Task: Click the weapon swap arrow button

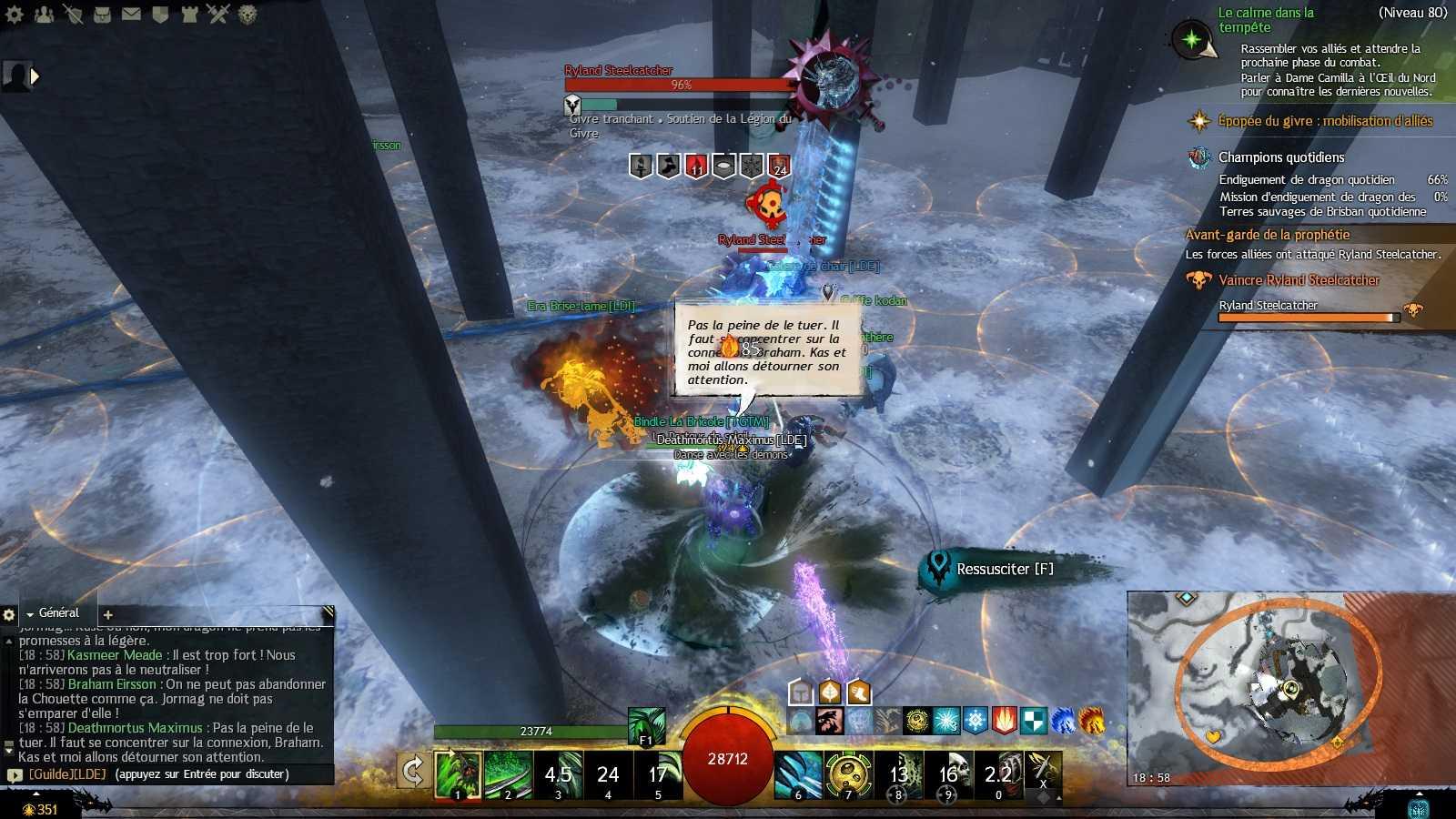Action: pos(413,772)
